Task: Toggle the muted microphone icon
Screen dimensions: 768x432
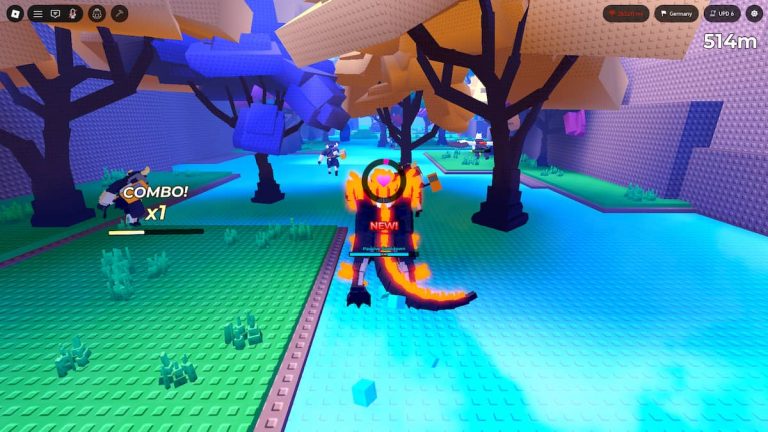Action: [x=72, y=13]
